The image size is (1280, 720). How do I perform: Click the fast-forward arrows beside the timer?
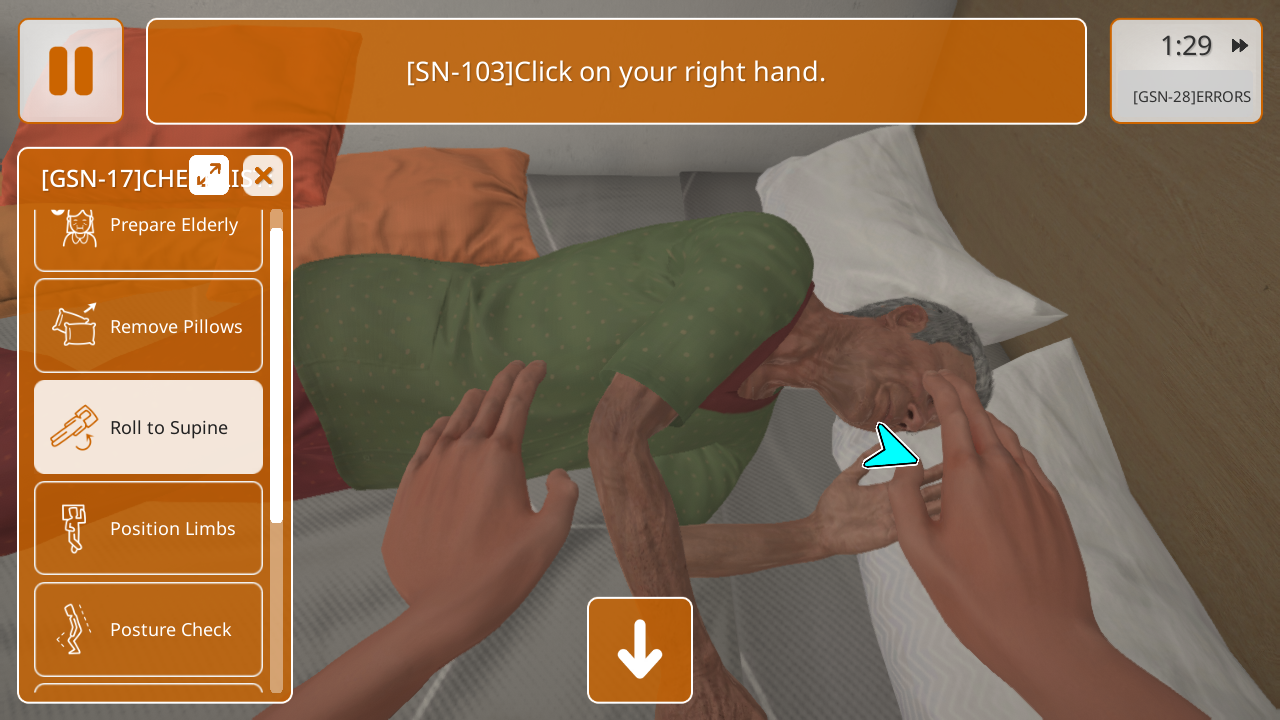click(1240, 46)
